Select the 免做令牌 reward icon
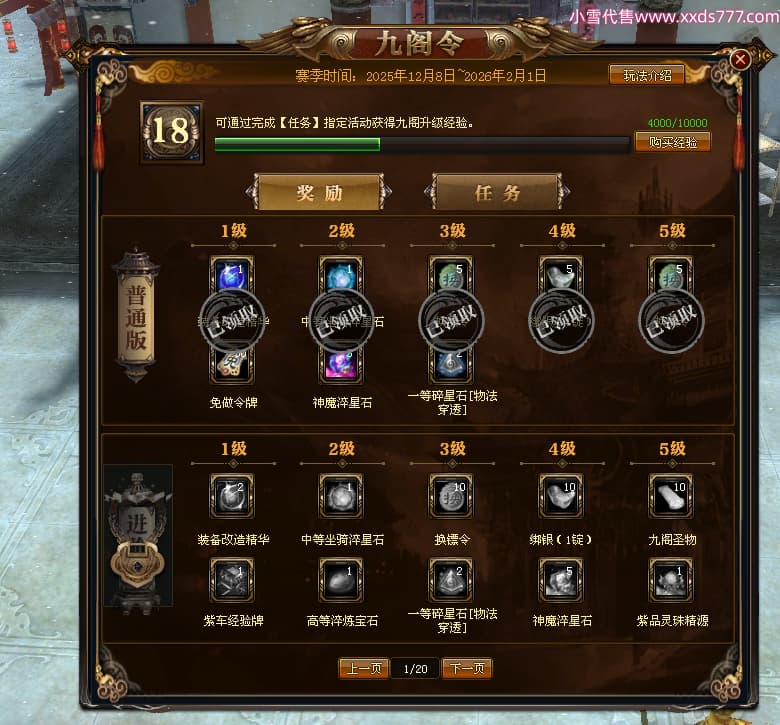 [232, 364]
